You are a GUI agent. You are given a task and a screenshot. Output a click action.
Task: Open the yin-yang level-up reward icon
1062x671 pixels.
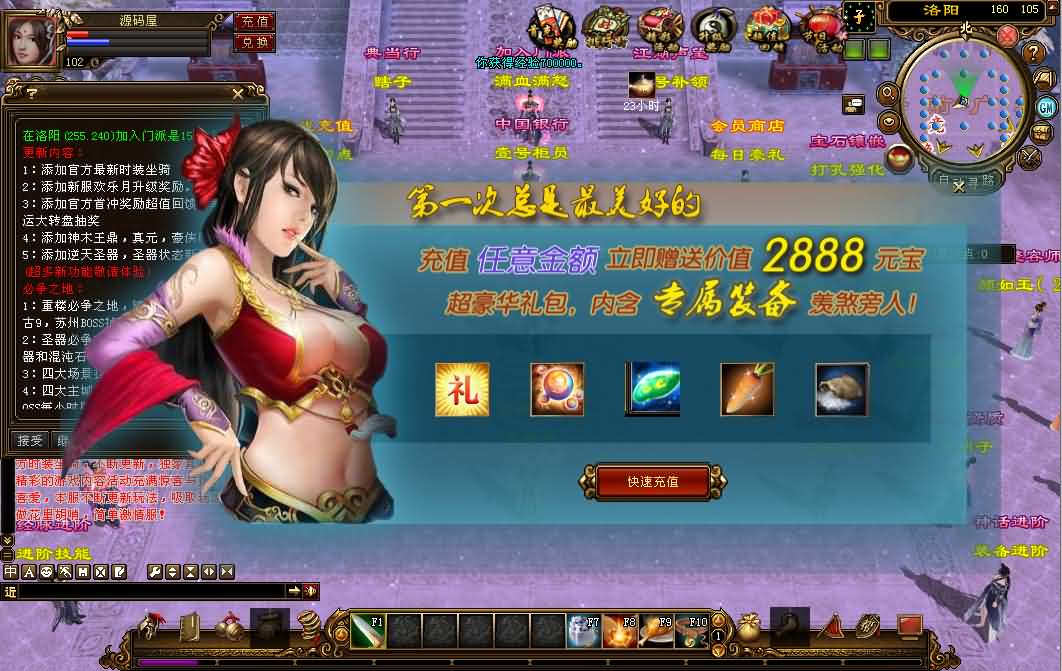coord(713,27)
